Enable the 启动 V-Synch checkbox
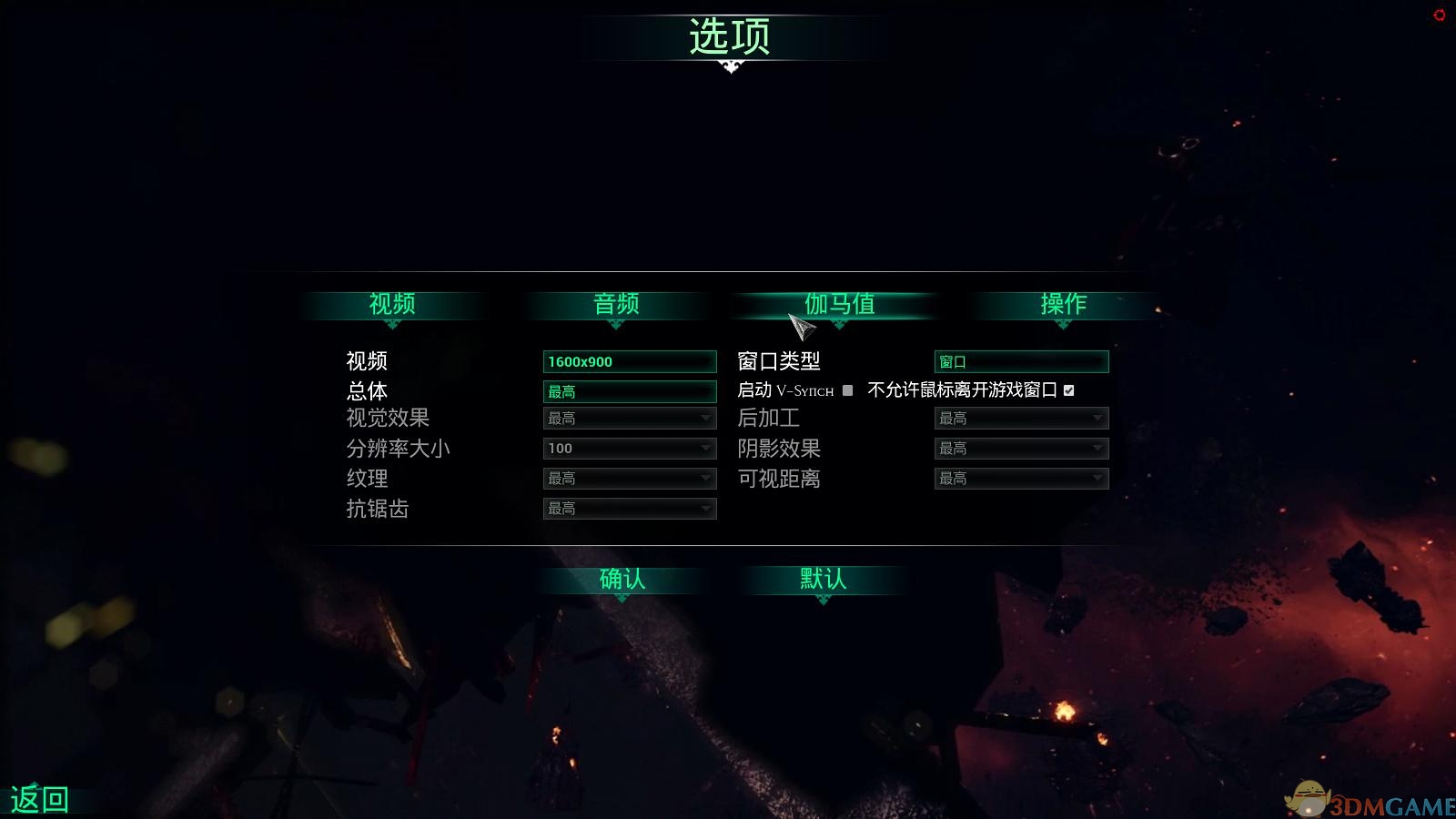 tap(847, 389)
